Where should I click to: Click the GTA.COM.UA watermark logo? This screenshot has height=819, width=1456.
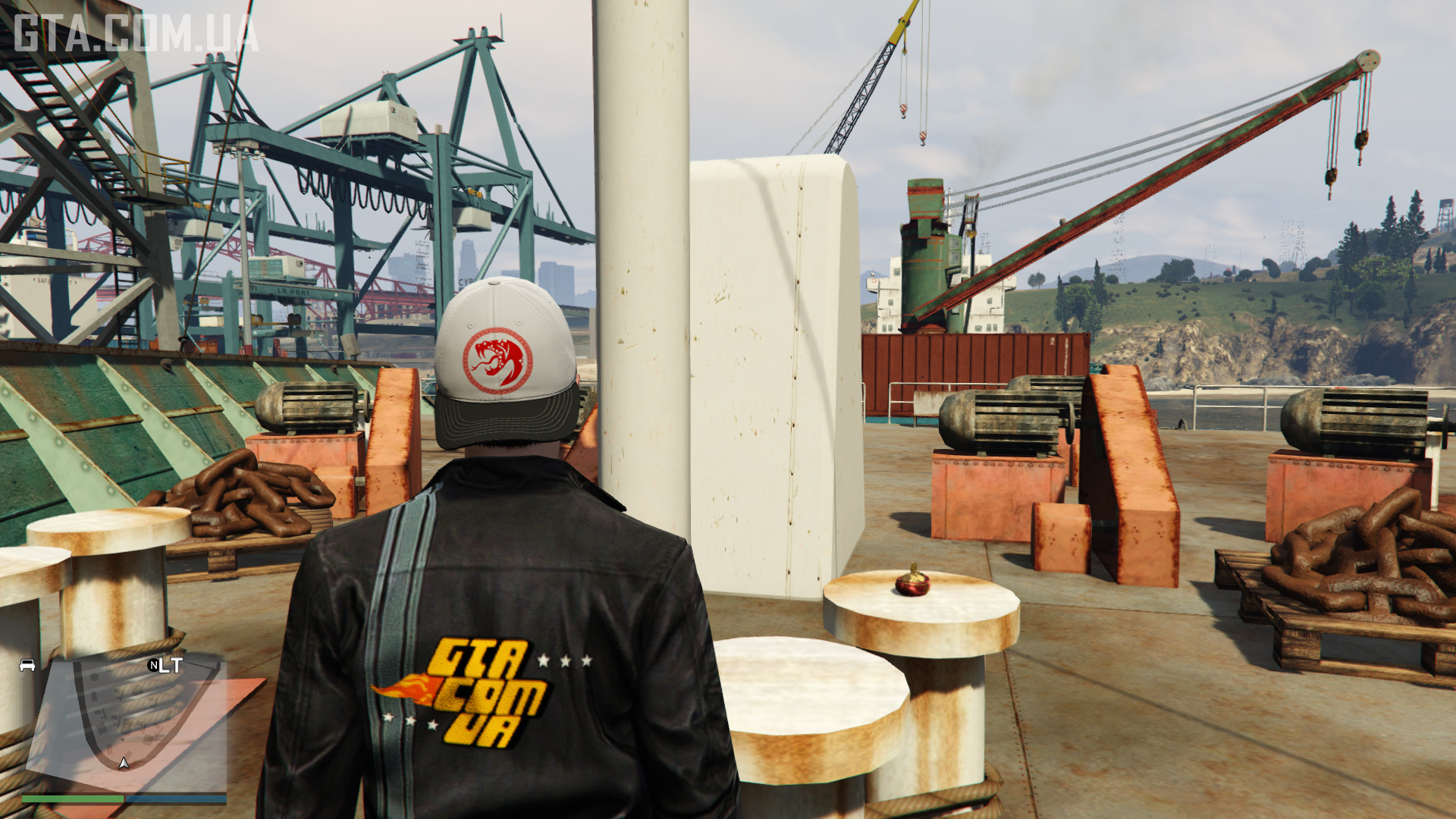(136, 35)
